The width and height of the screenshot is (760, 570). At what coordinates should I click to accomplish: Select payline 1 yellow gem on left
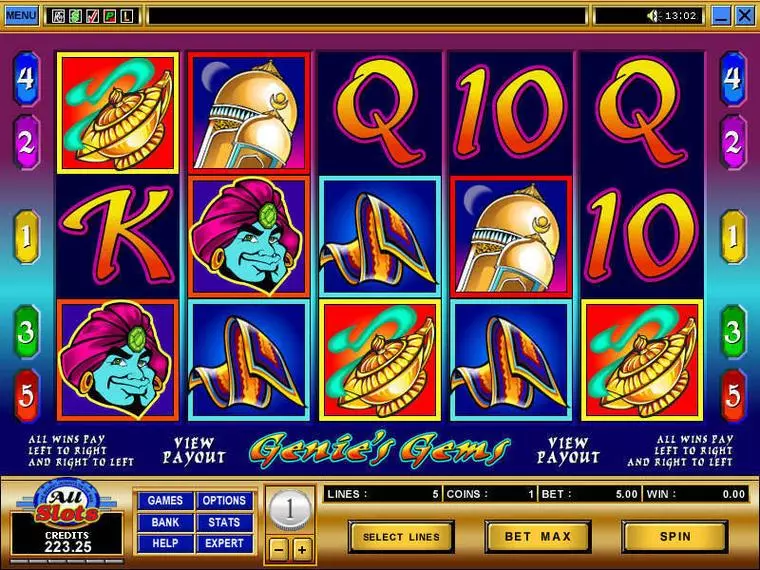coord(25,237)
